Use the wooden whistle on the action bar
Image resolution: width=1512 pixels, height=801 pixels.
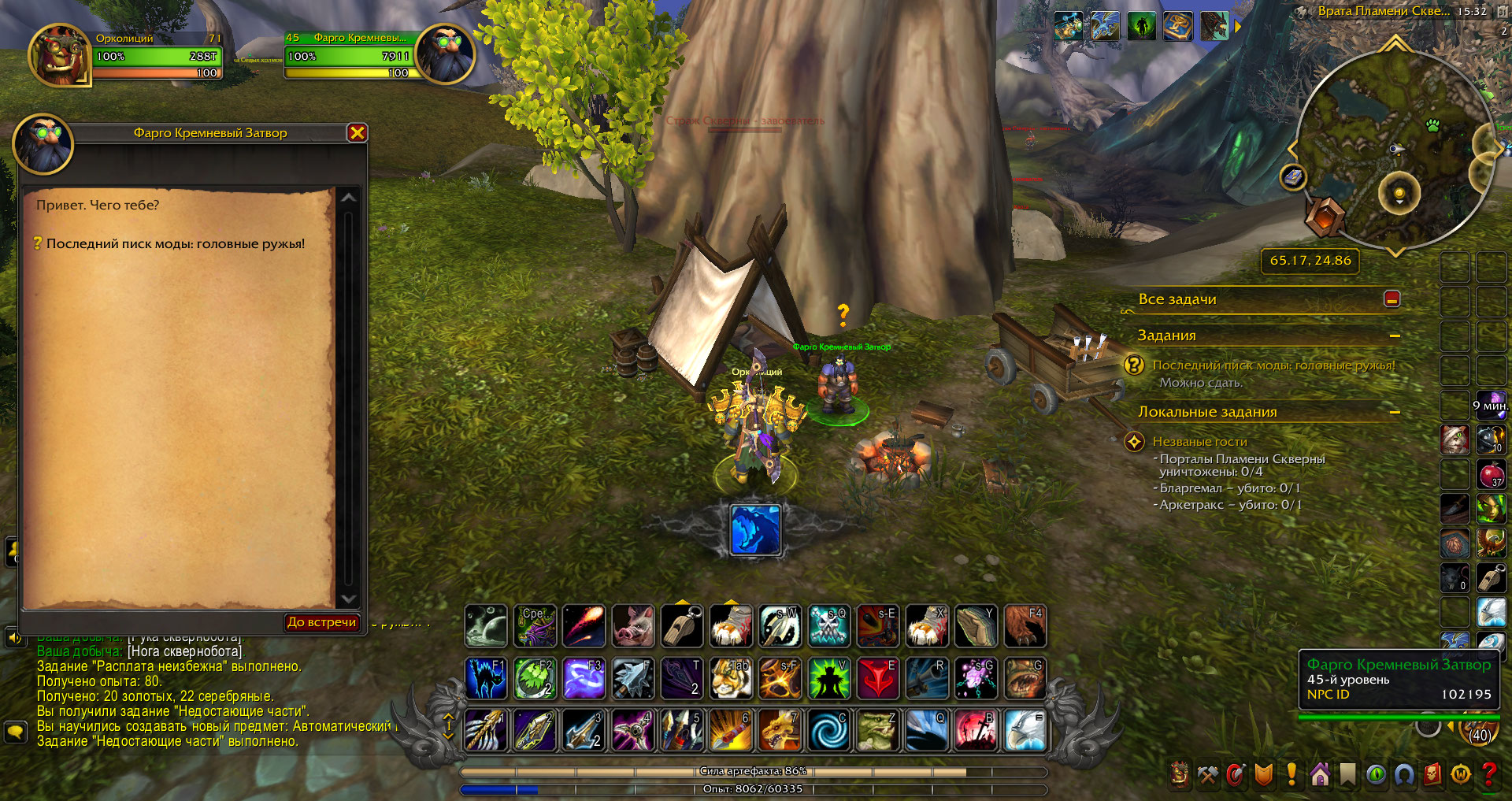tap(682, 626)
